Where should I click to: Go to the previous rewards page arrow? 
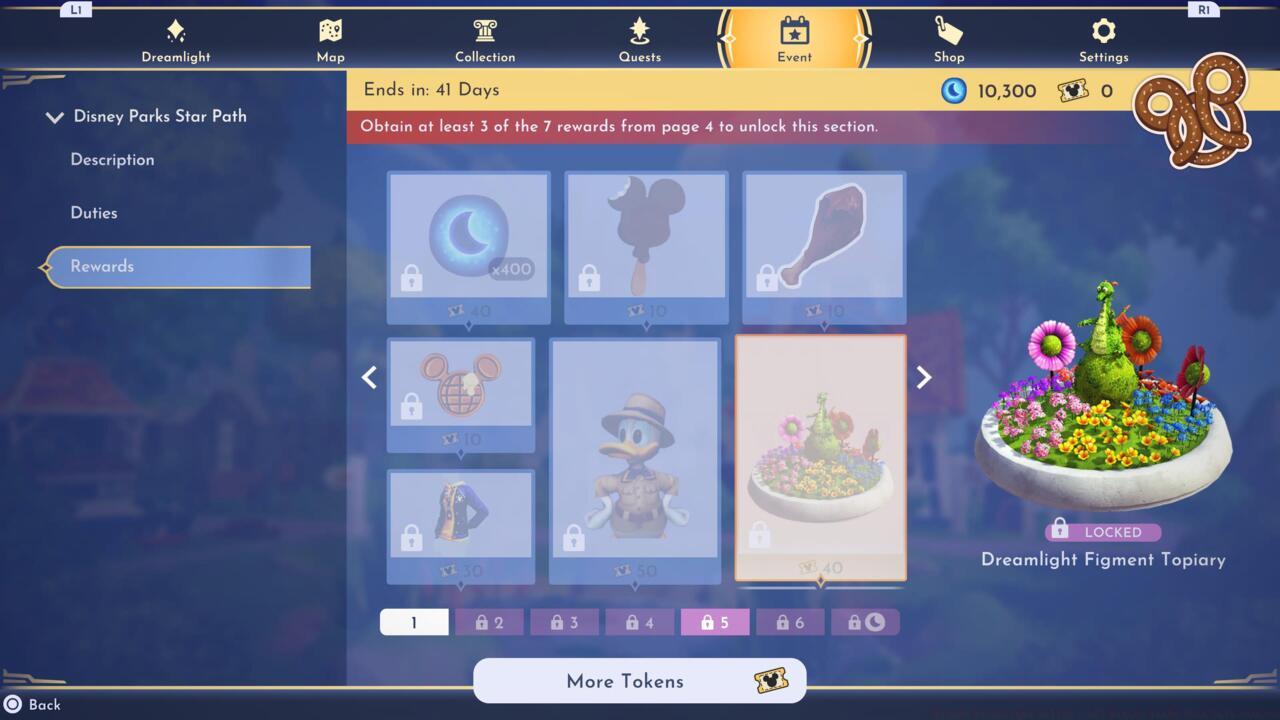[x=369, y=377]
